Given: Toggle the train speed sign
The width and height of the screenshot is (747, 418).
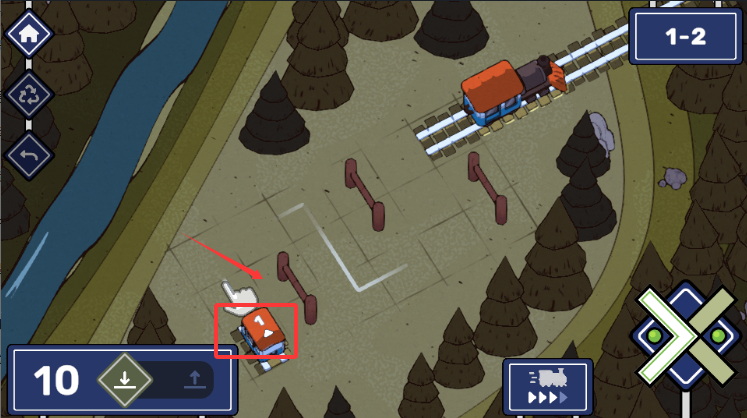Looking at the screenshot, I should coord(548,383).
